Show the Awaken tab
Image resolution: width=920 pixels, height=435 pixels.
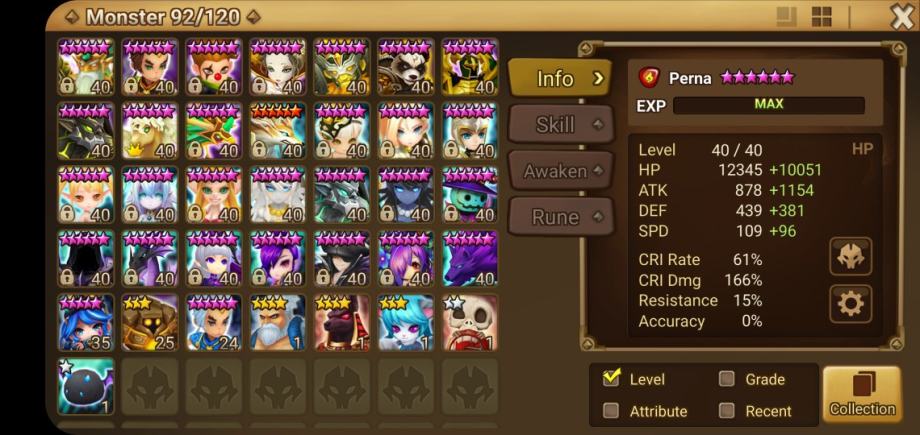point(560,171)
